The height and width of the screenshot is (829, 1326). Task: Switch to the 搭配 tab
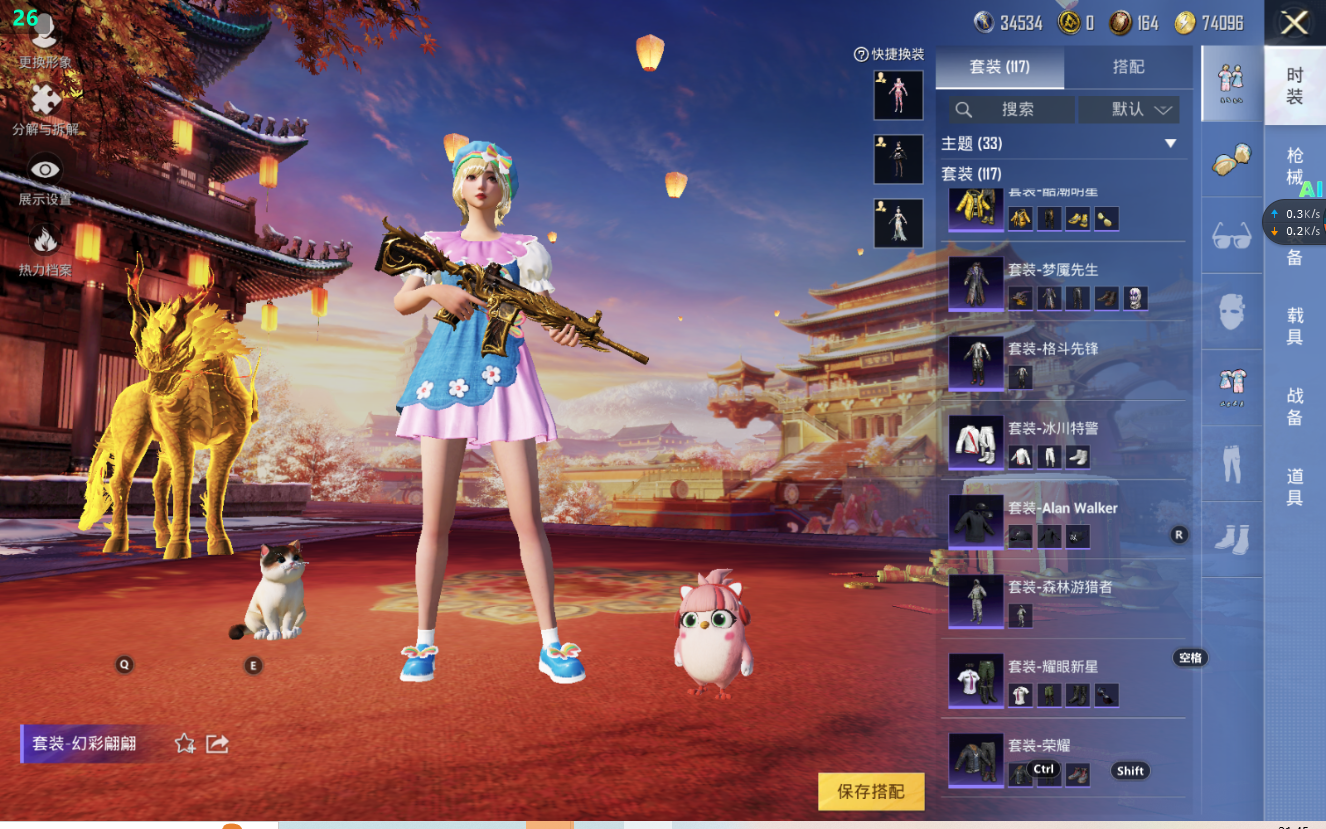[1128, 67]
